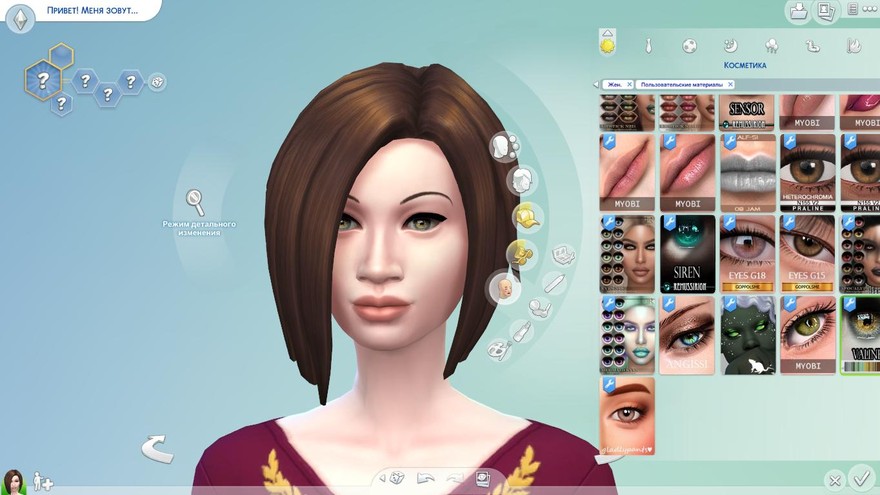The height and width of the screenshot is (495, 880).
Task: Rotate the Sim with the curved arrow
Action: pos(156,449)
